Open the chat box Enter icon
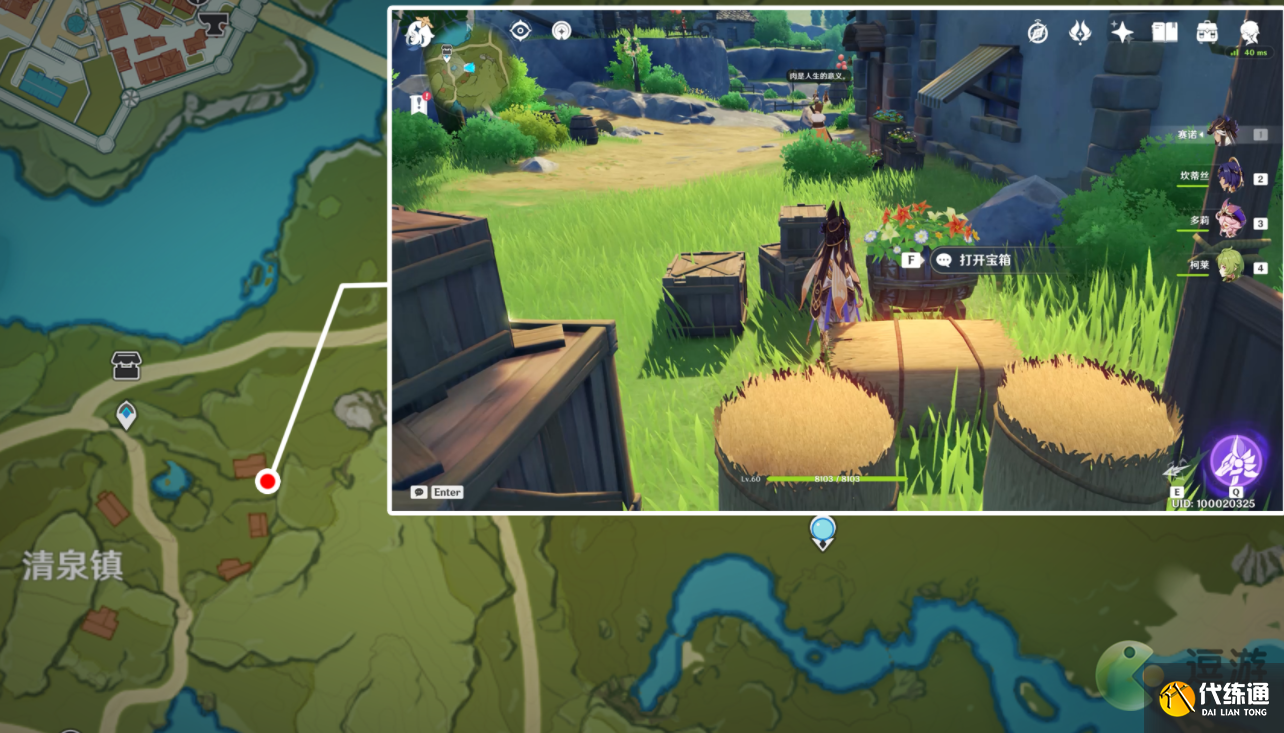Viewport: 1284px width, 733px height. click(x=437, y=492)
